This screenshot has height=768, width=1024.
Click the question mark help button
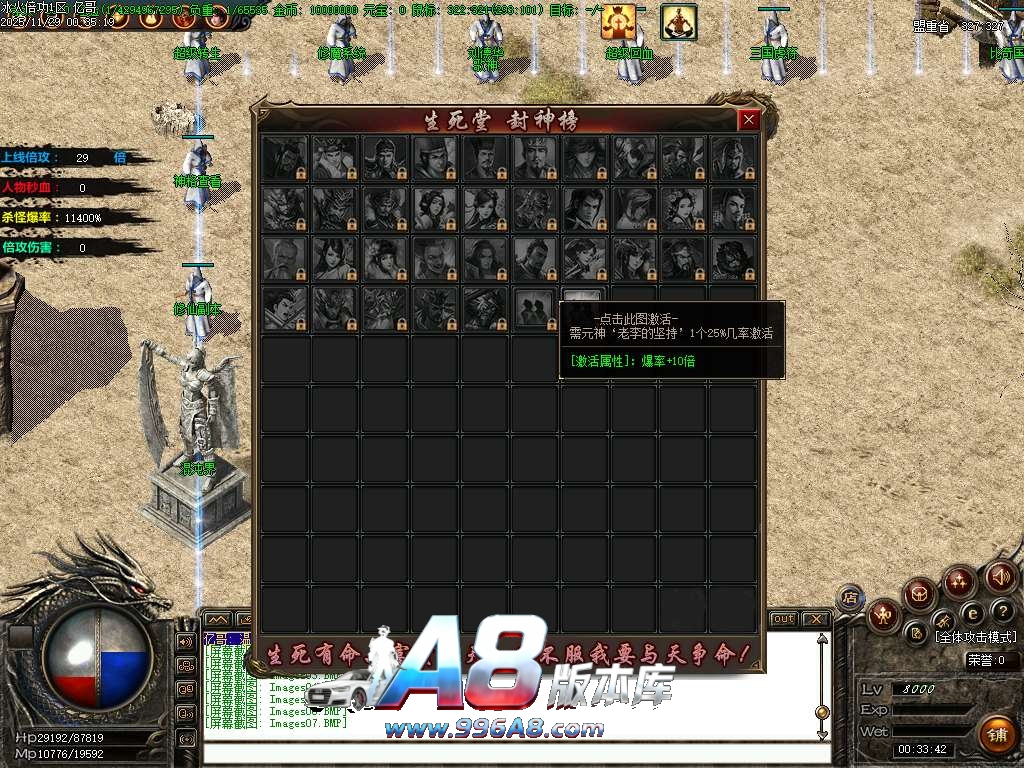pos(1002,611)
